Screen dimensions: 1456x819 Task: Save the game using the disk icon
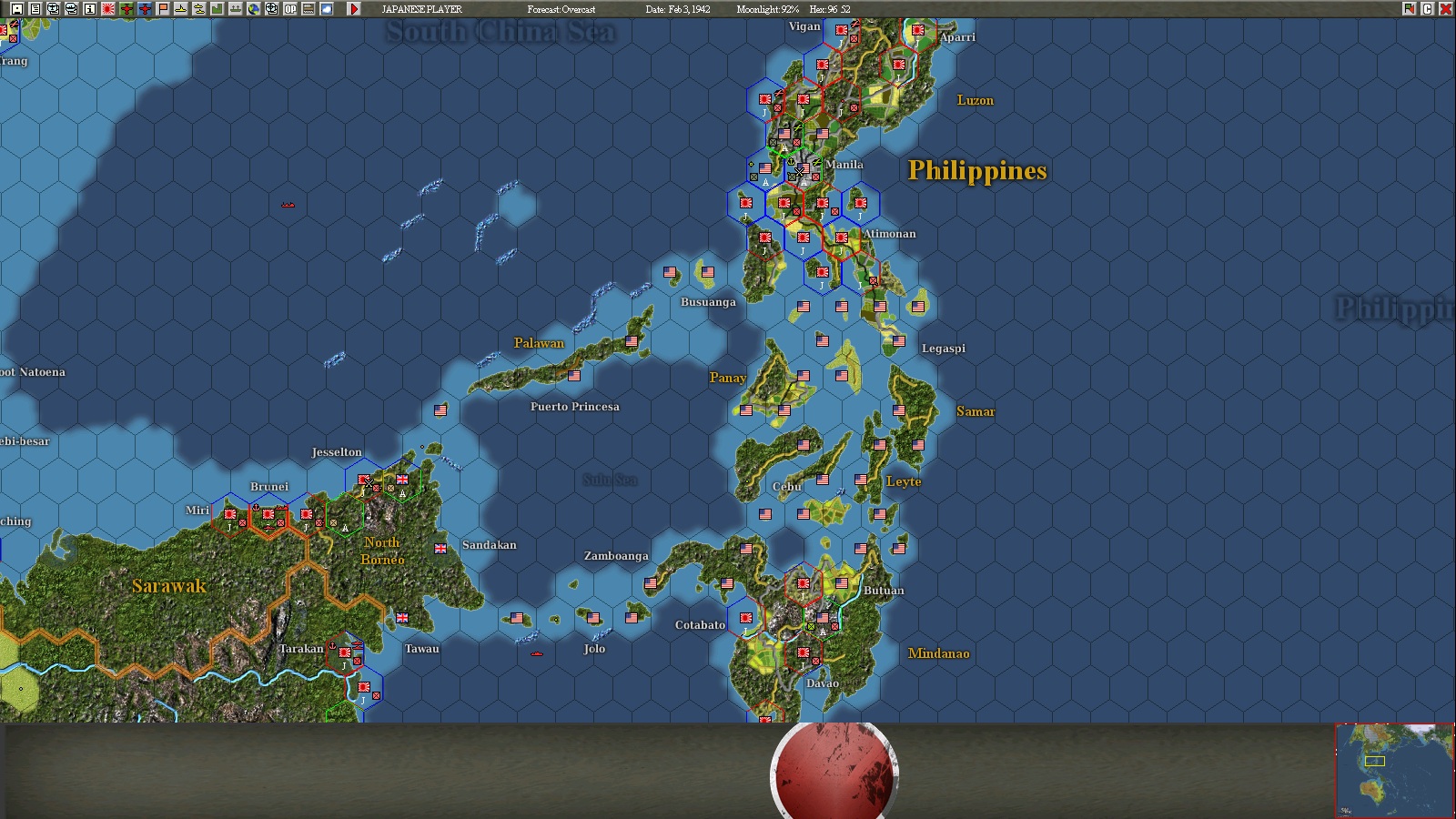coord(16,7)
